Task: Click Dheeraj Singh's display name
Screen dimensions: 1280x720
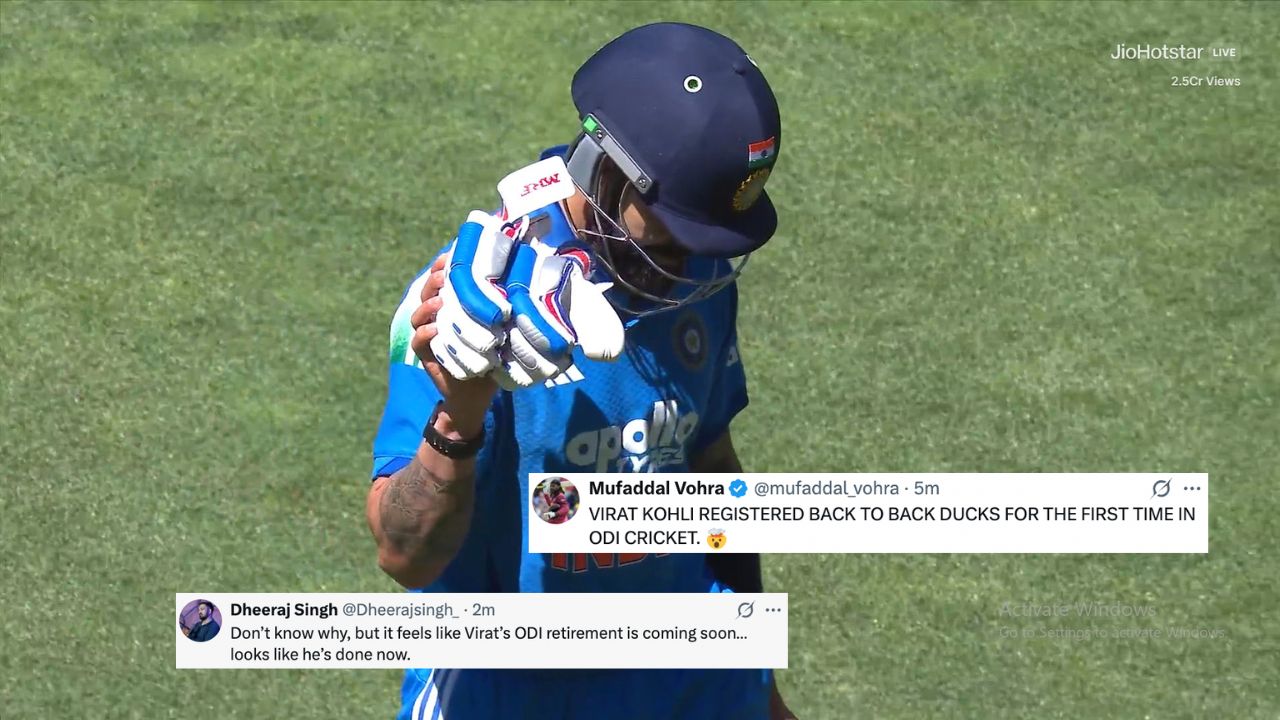Action: point(283,609)
